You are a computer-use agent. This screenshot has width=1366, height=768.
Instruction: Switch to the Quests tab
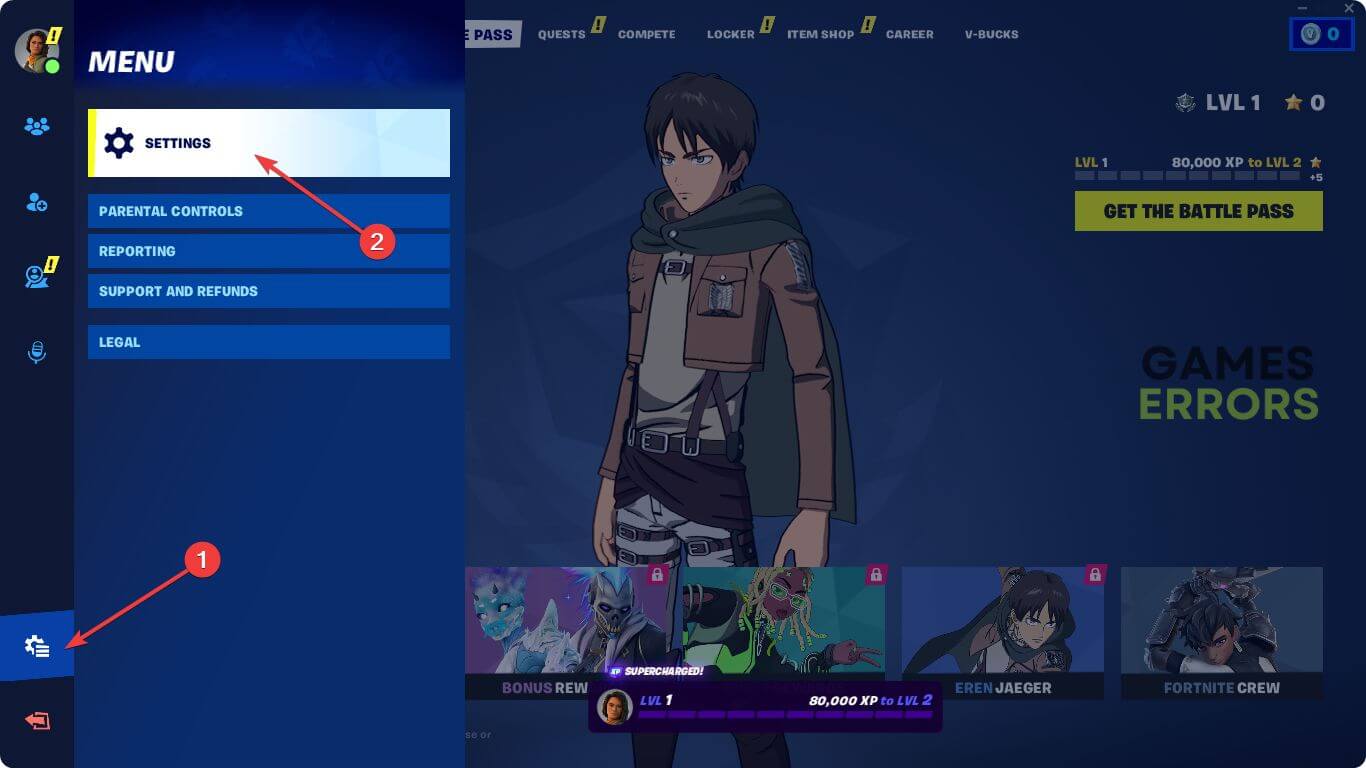click(x=561, y=34)
